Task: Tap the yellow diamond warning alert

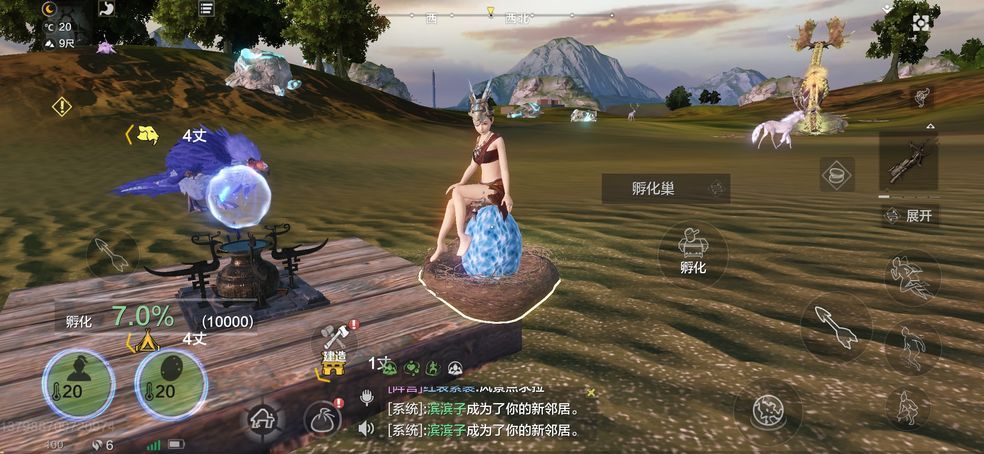Action: (x=62, y=104)
